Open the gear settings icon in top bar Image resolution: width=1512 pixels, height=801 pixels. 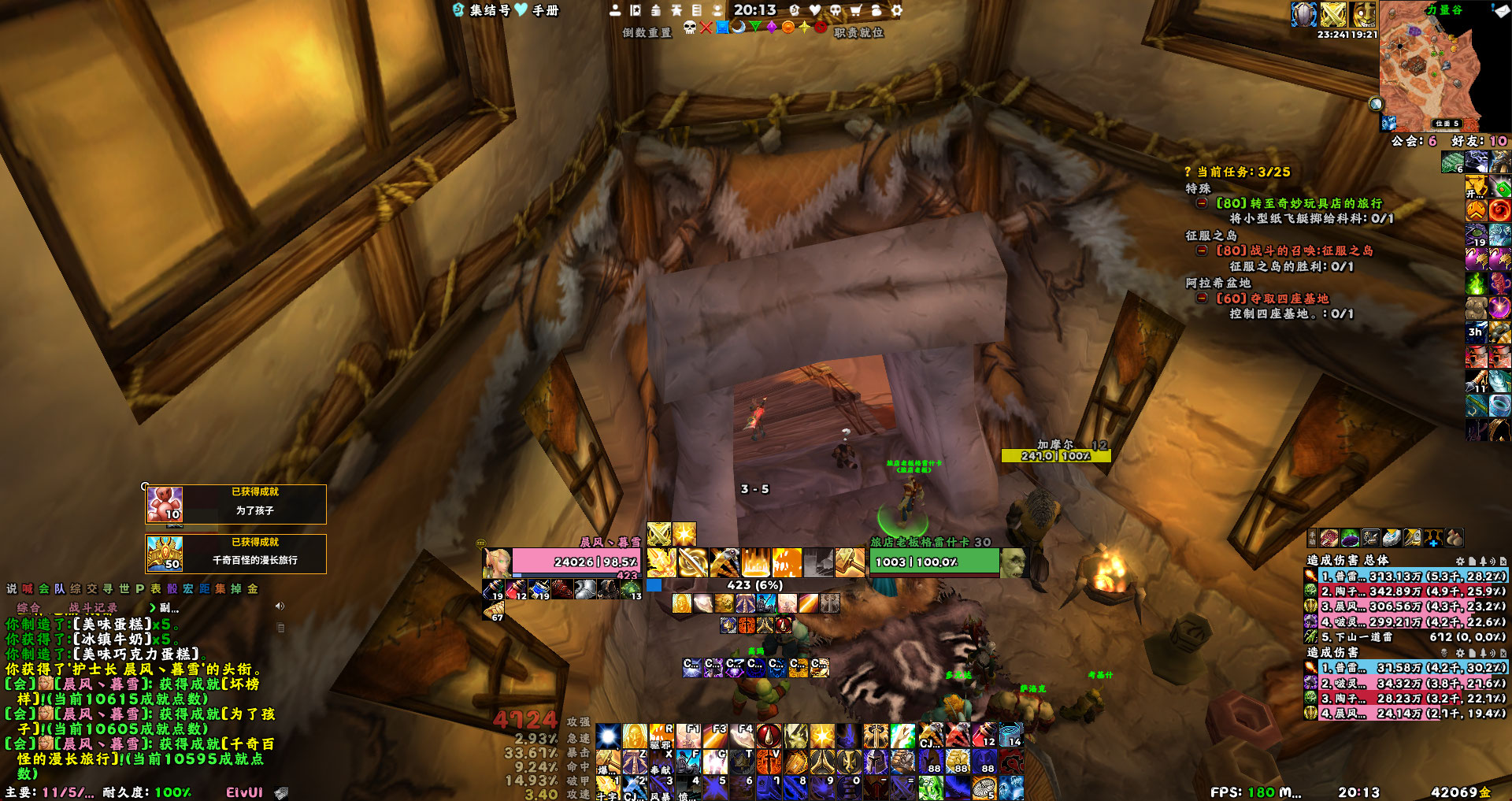tap(896, 10)
